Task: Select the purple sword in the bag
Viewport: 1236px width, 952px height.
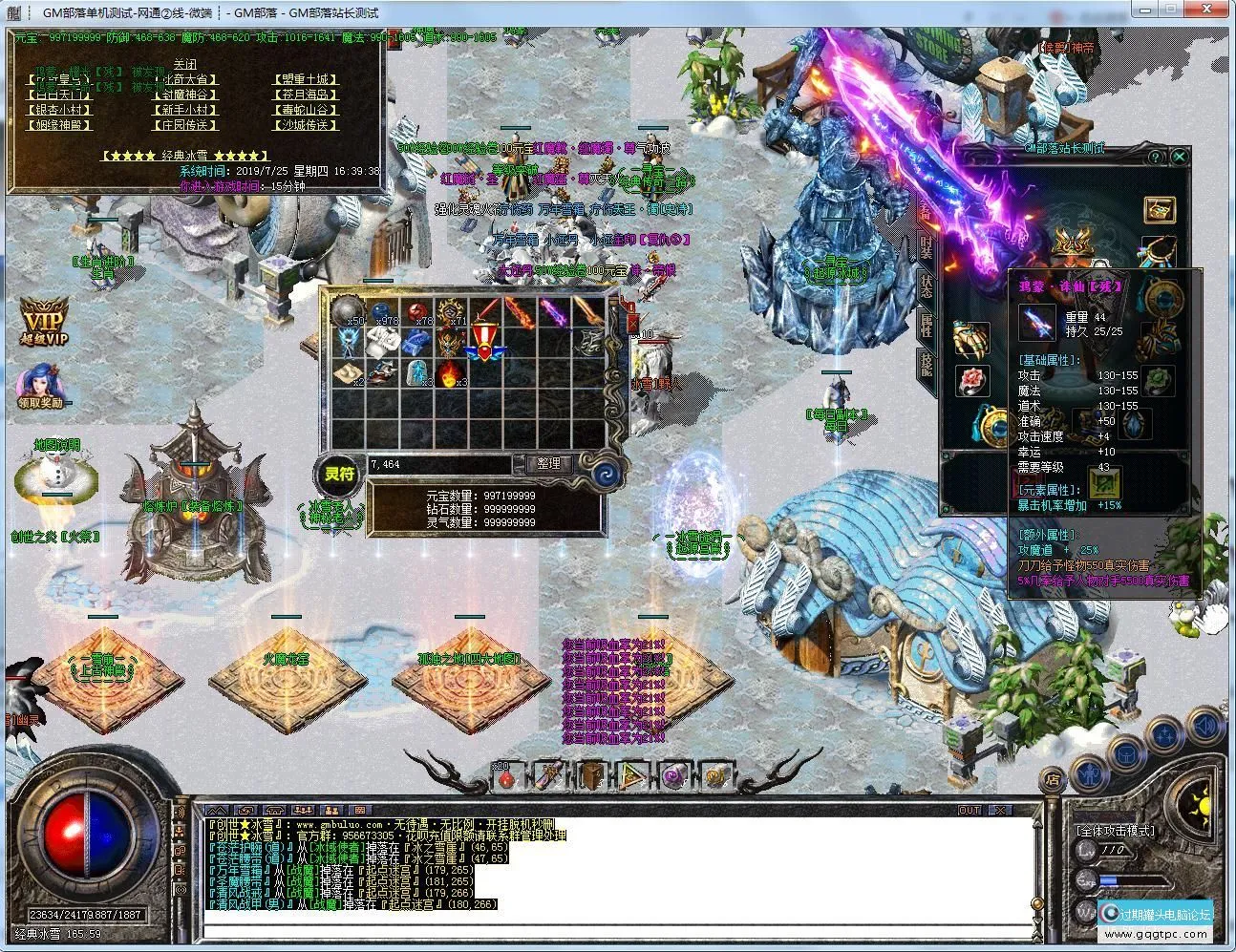Action: [x=552, y=311]
